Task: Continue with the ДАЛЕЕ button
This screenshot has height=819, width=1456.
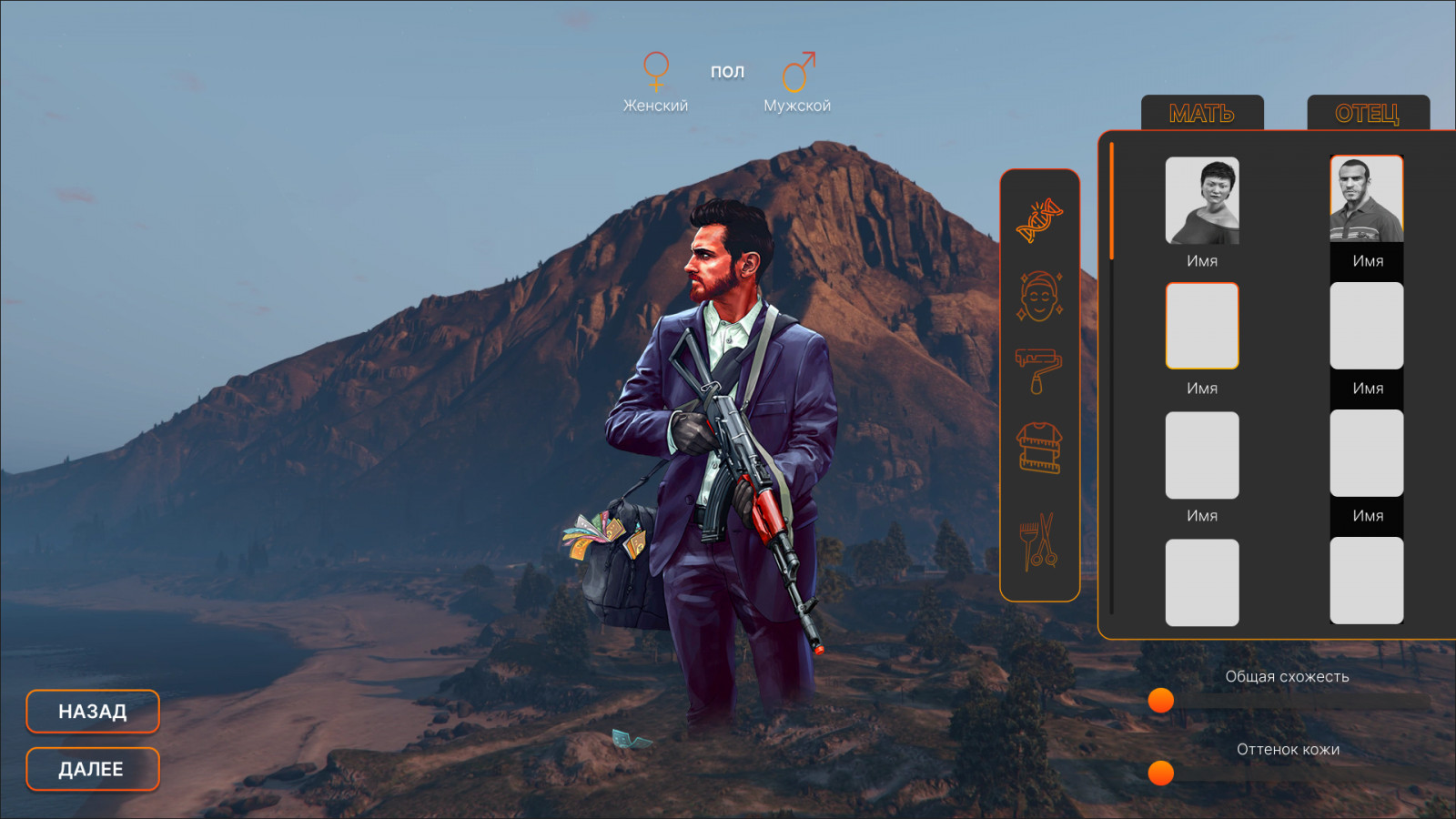Action: click(93, 769)
